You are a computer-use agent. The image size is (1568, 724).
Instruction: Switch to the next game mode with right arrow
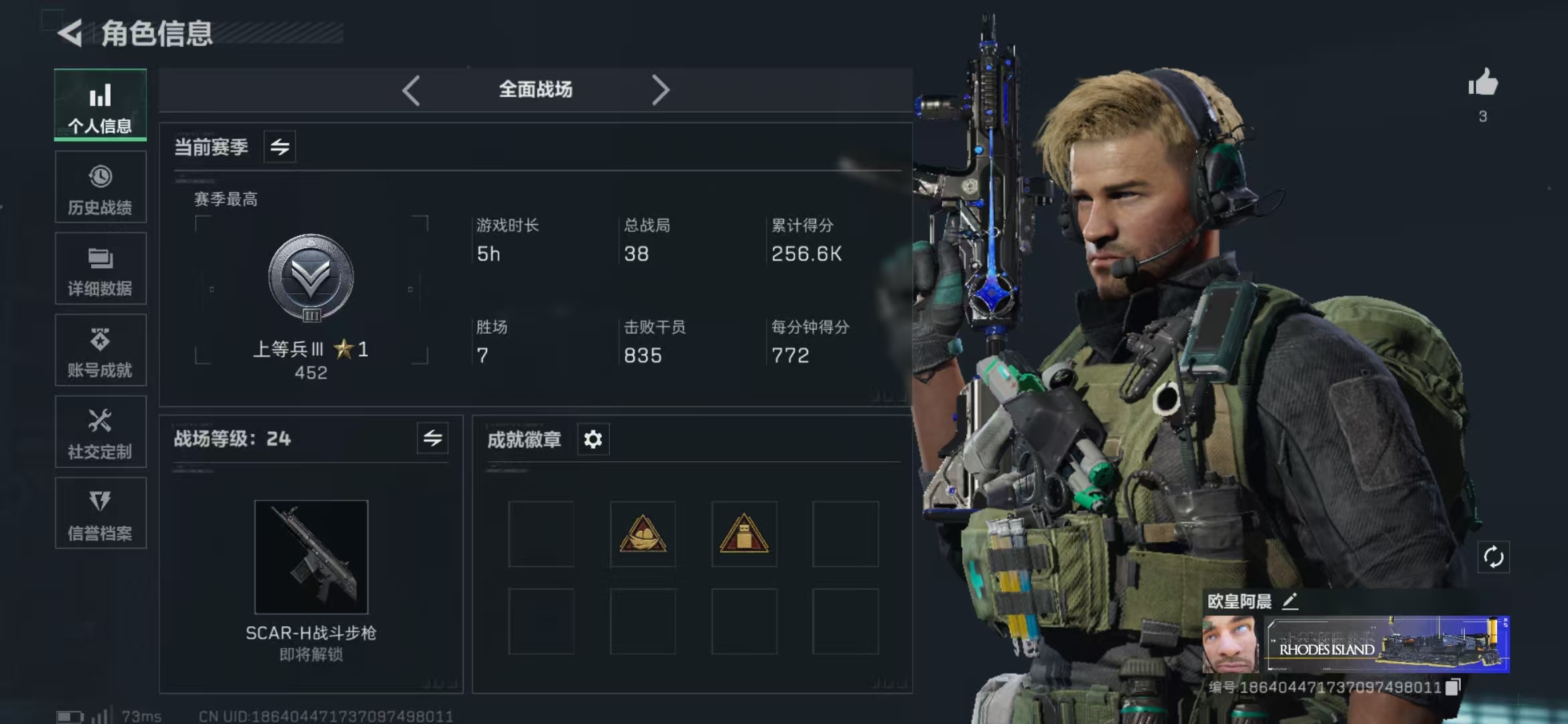pyautogui.click(x=660, y=90)
